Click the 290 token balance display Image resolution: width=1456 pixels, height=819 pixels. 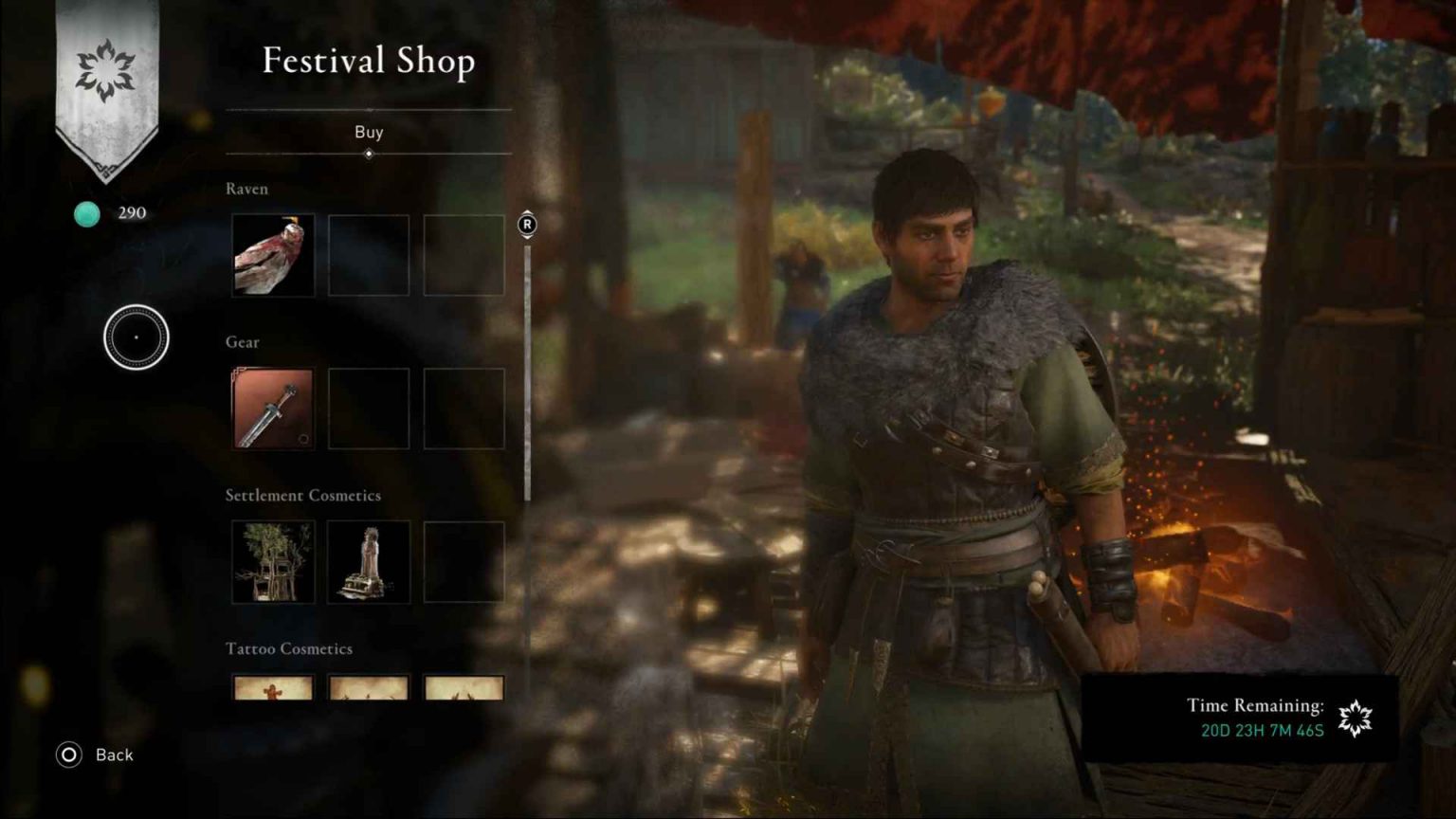(131, 212)
